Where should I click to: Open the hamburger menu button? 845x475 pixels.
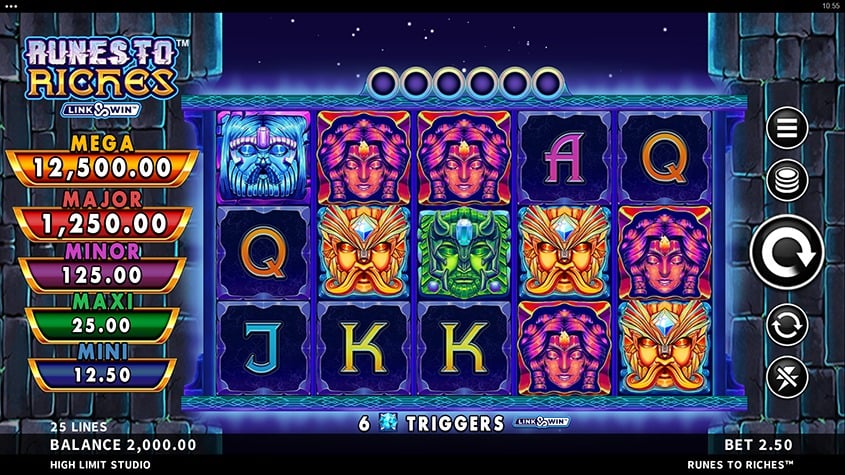pyautogui.click(x=787, y=128)
